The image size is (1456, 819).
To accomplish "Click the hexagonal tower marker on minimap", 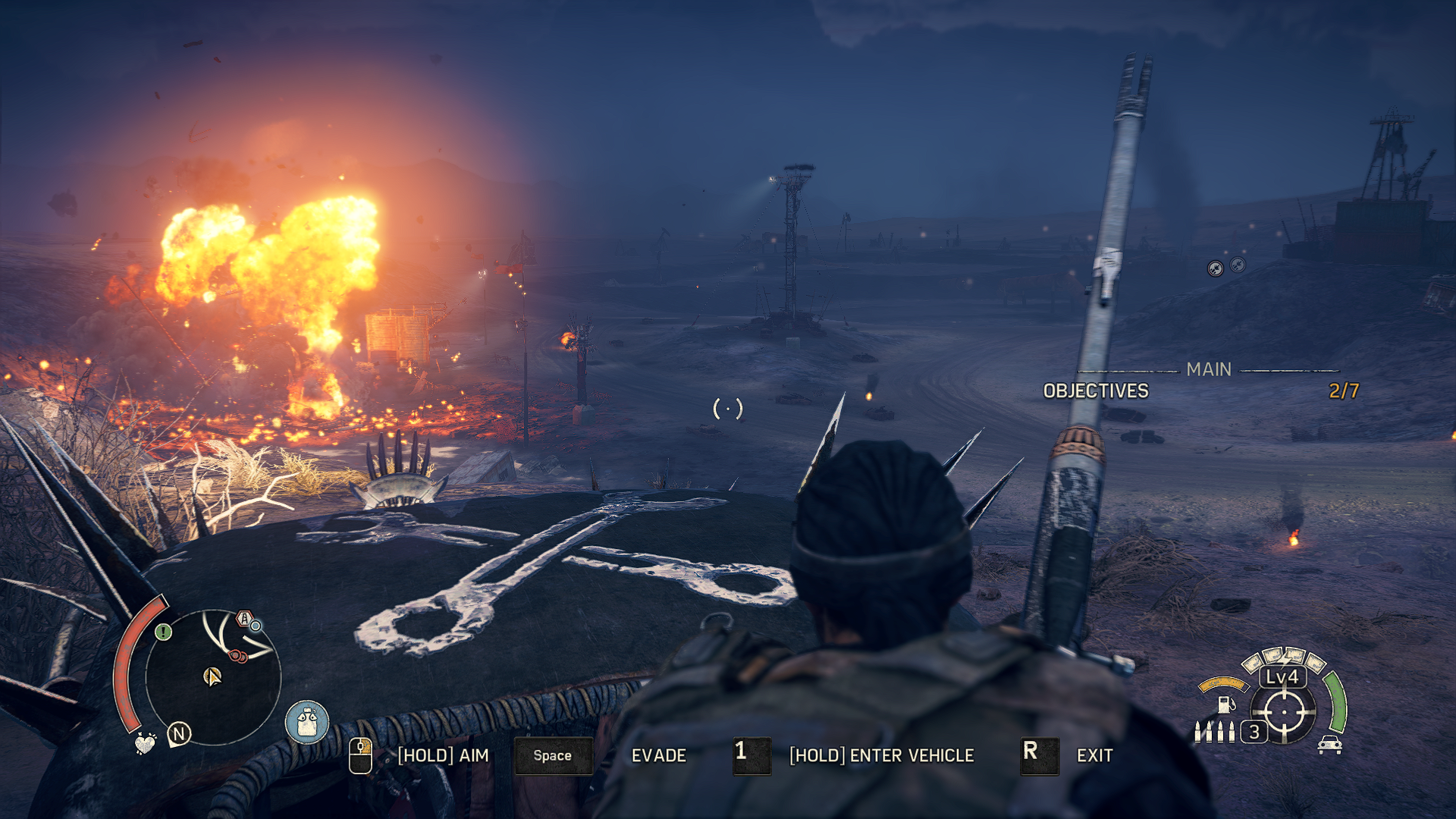I will 244,618.
